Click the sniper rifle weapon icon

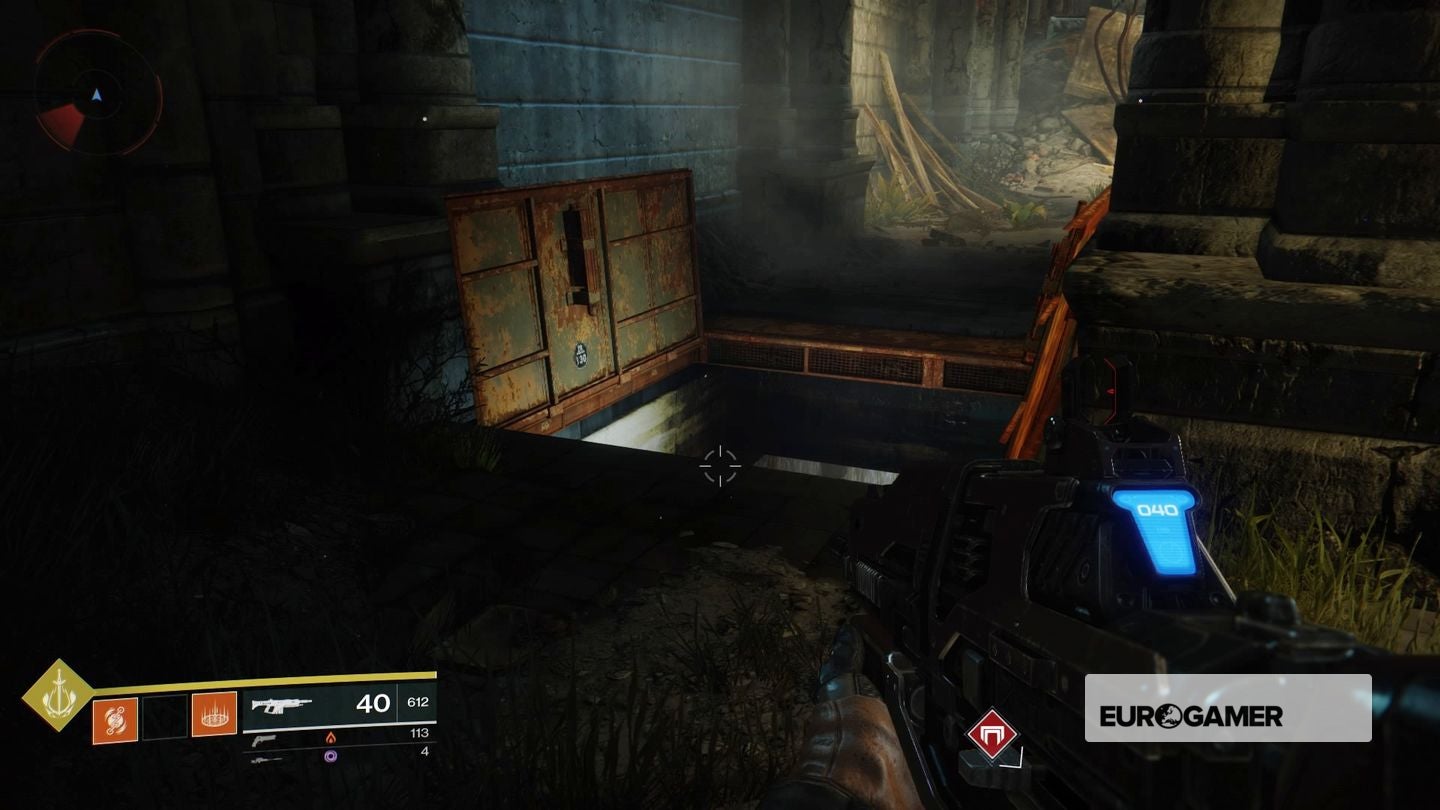click(x=268, y=758)
